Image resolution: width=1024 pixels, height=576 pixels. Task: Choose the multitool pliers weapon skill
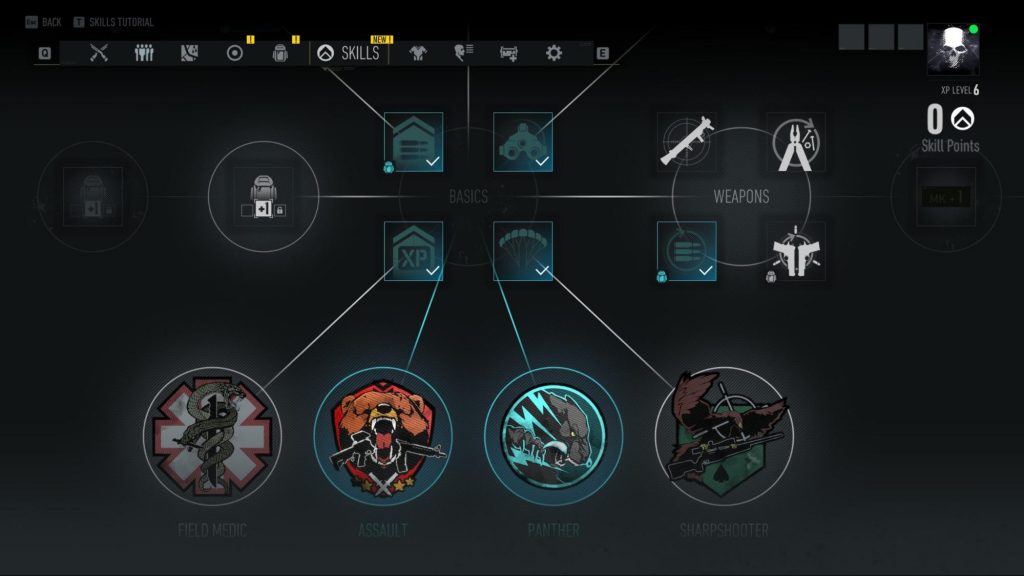796,141
